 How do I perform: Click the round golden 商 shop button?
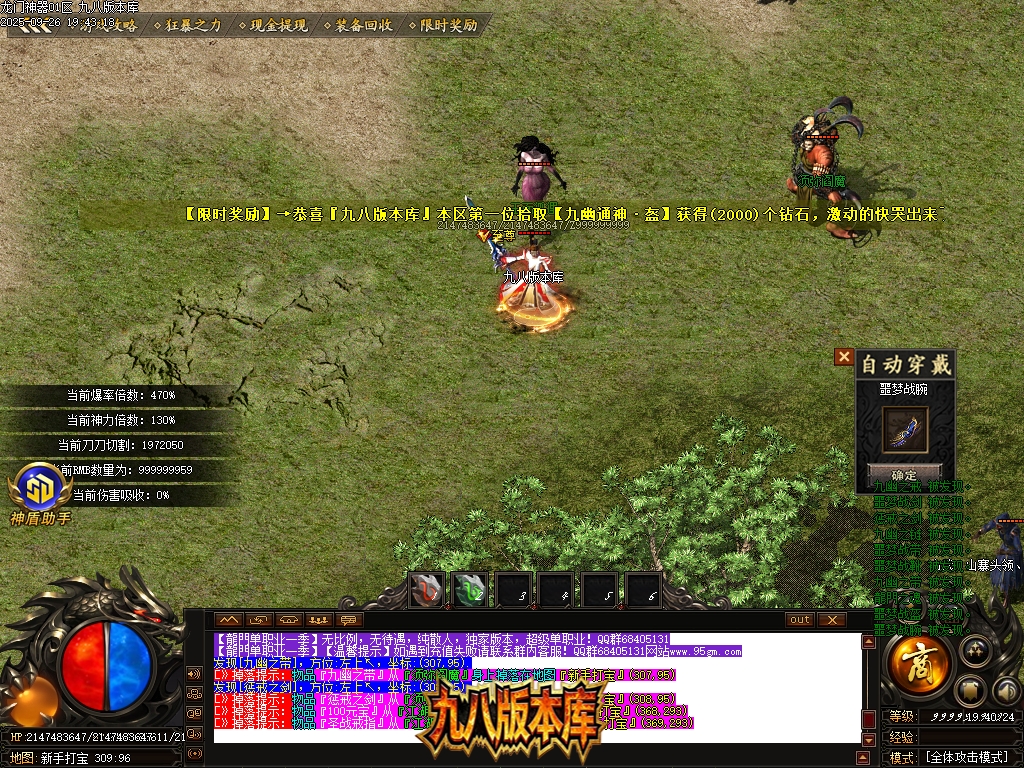[918, 667]
